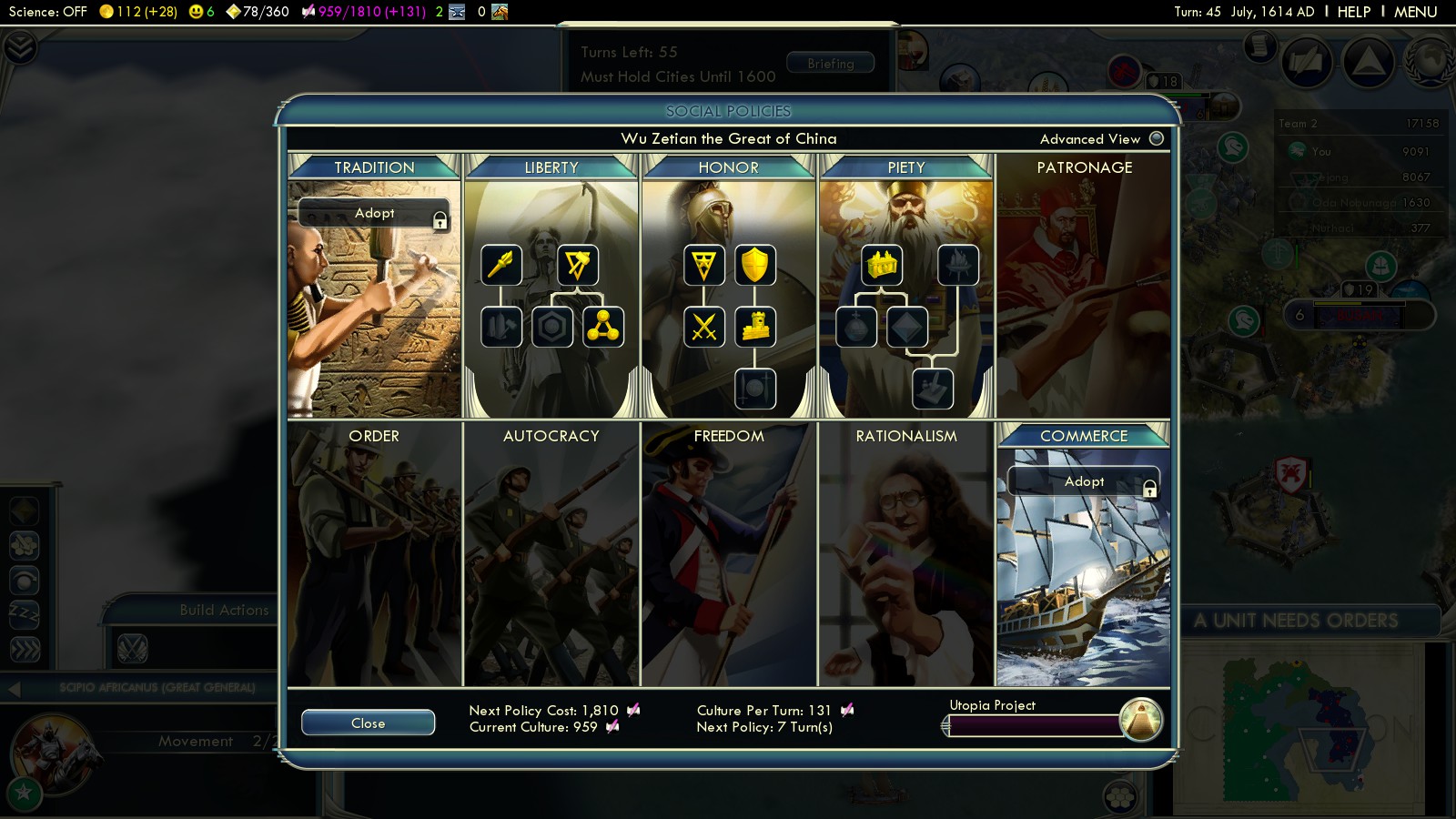Select the bottom locked policy in Honor
This screenshot has width=1456, height=819.
(755, 389)
